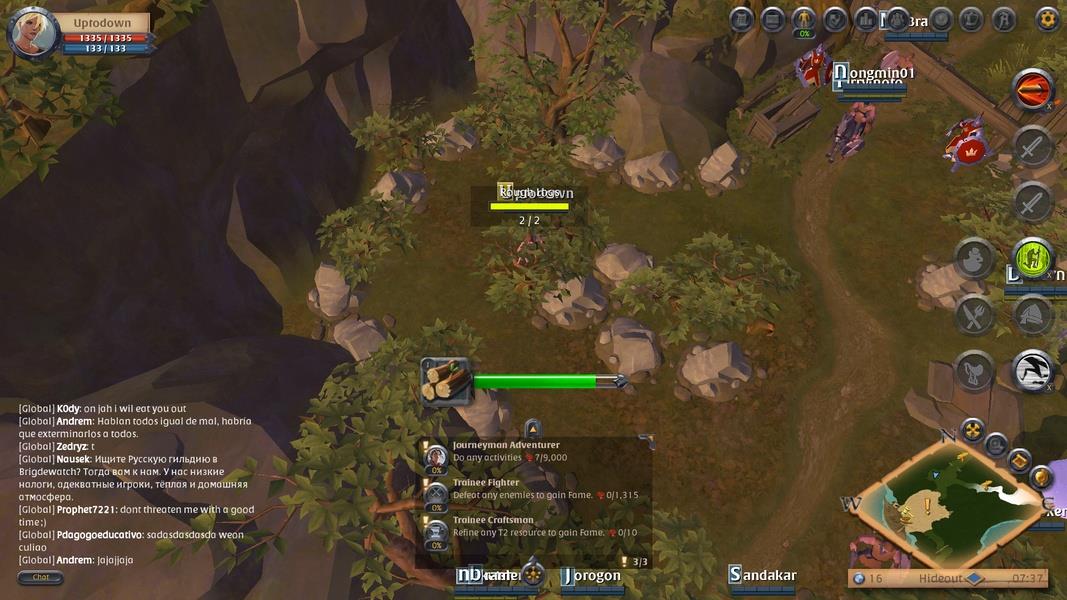
Task: Click the Uprodown character portrait
Action: (30, 32)
